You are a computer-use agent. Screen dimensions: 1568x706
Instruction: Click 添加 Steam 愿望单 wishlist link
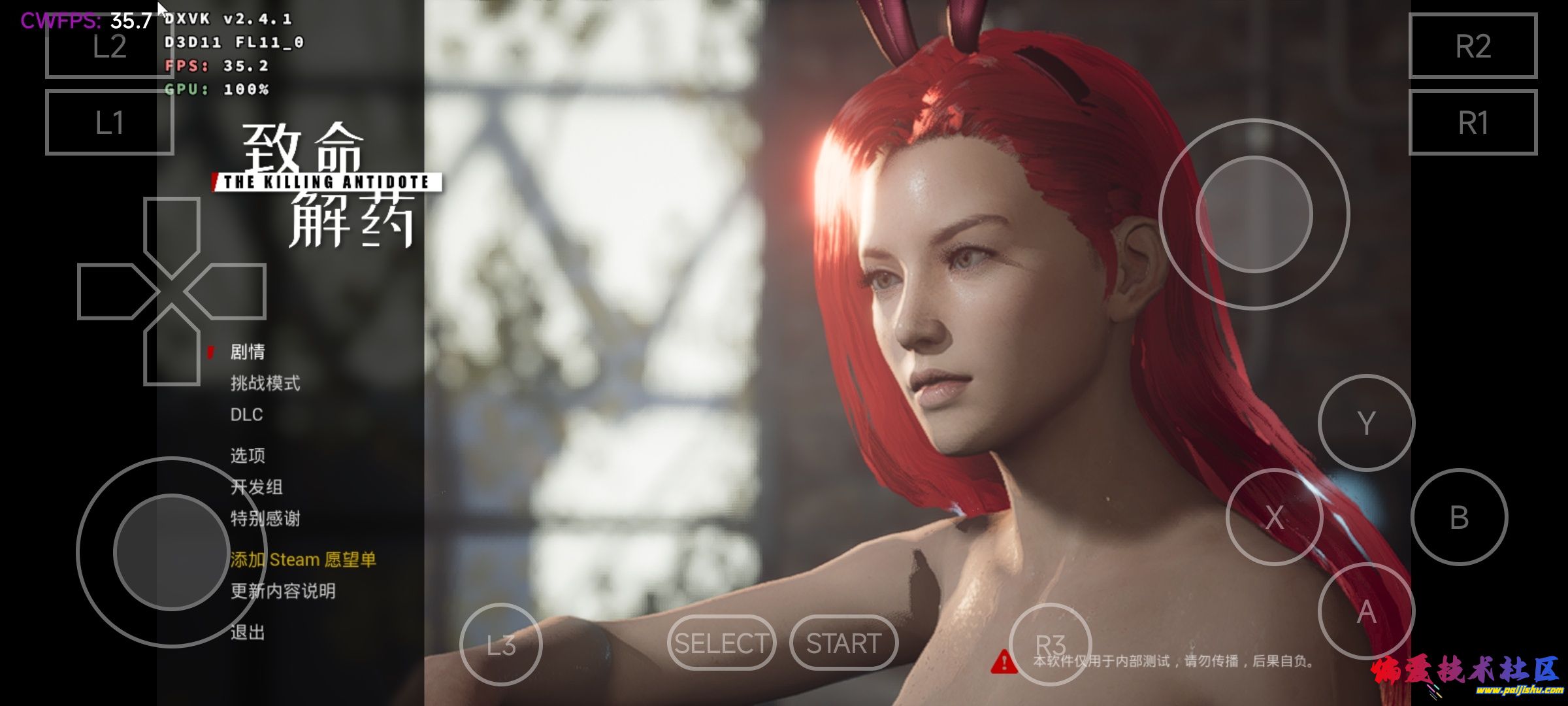(303, 560)
